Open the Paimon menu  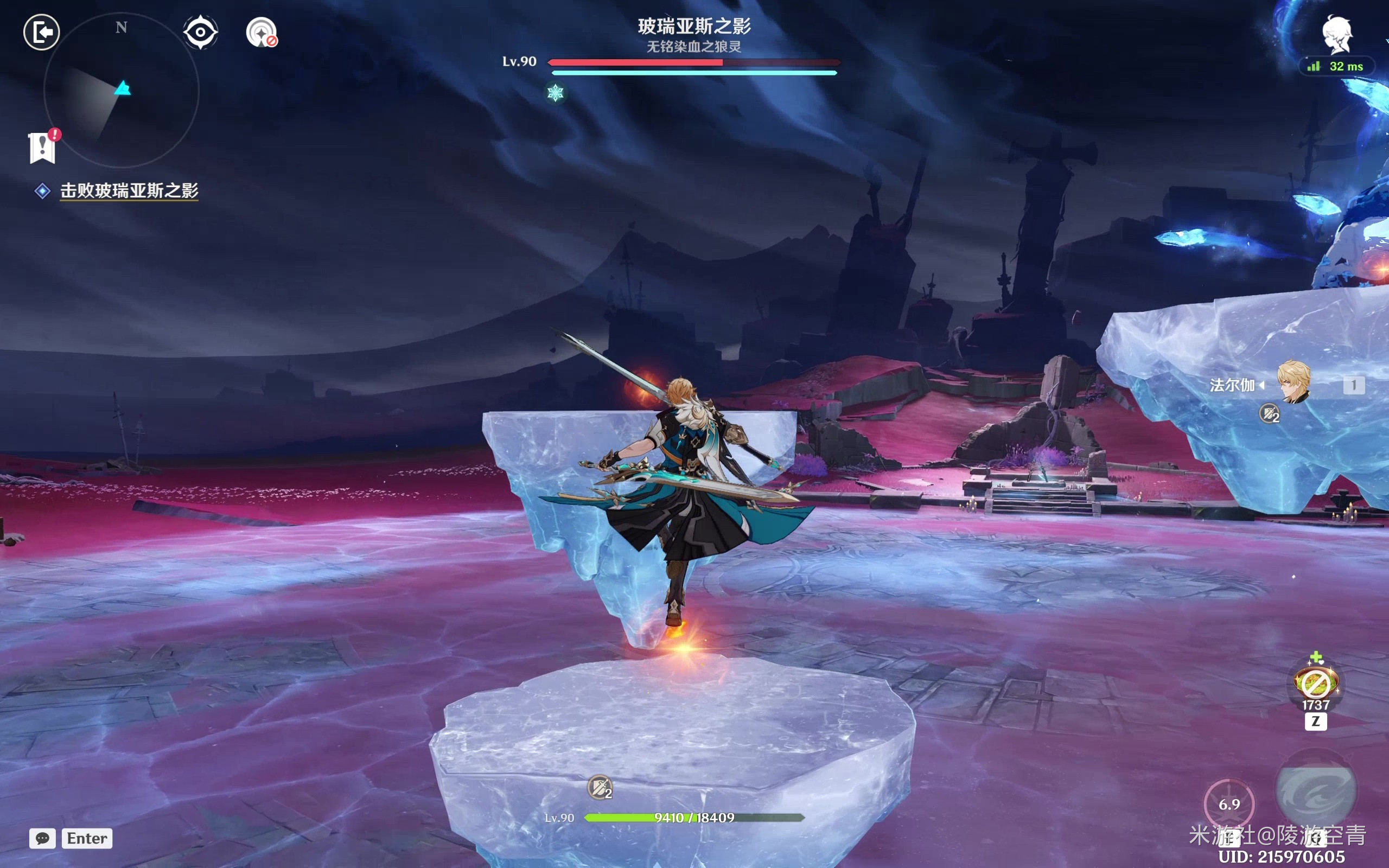pyautogui.click(x=1337, y=34)
